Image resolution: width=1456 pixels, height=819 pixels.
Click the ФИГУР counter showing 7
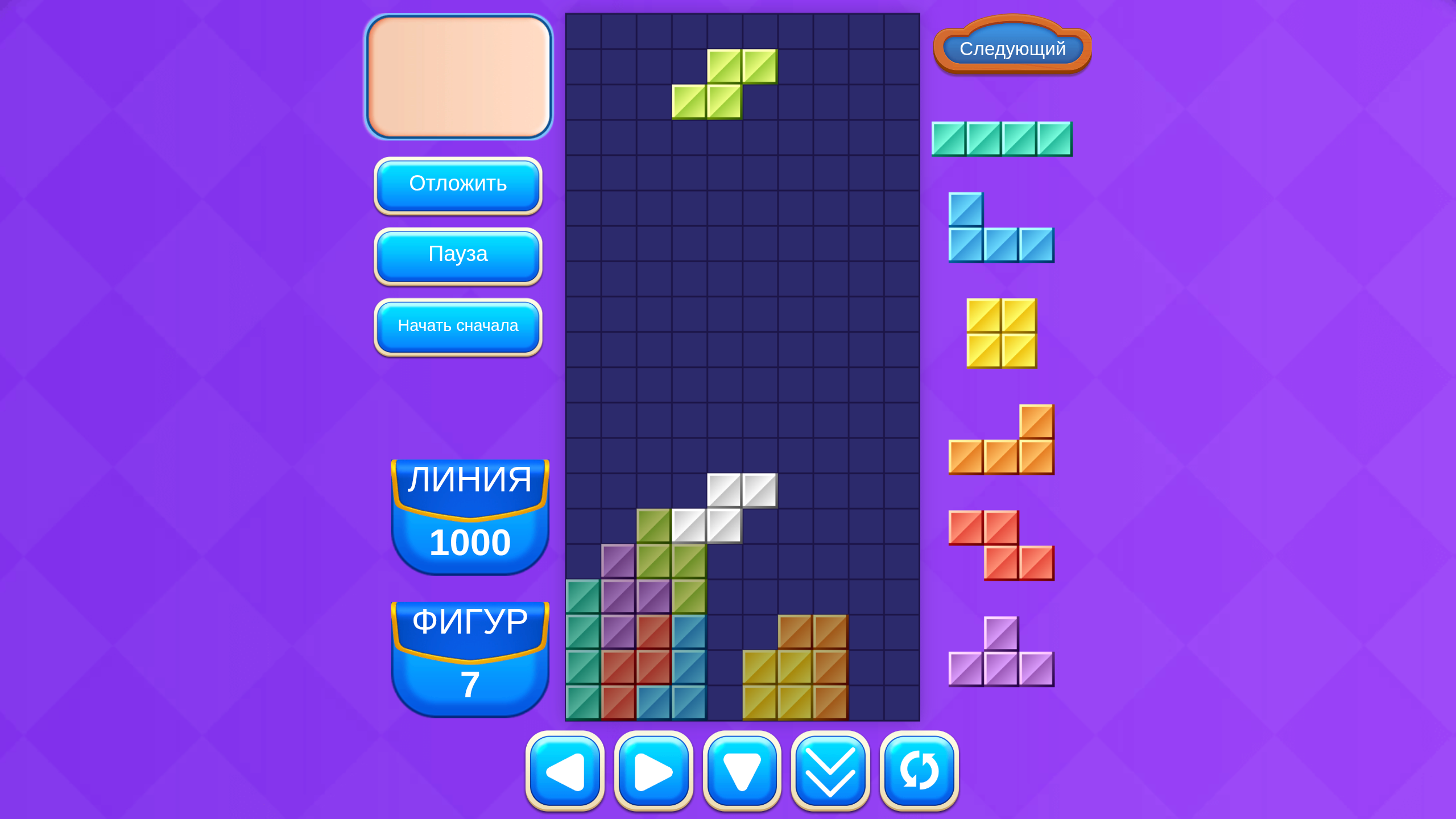(x=469, y=651)
